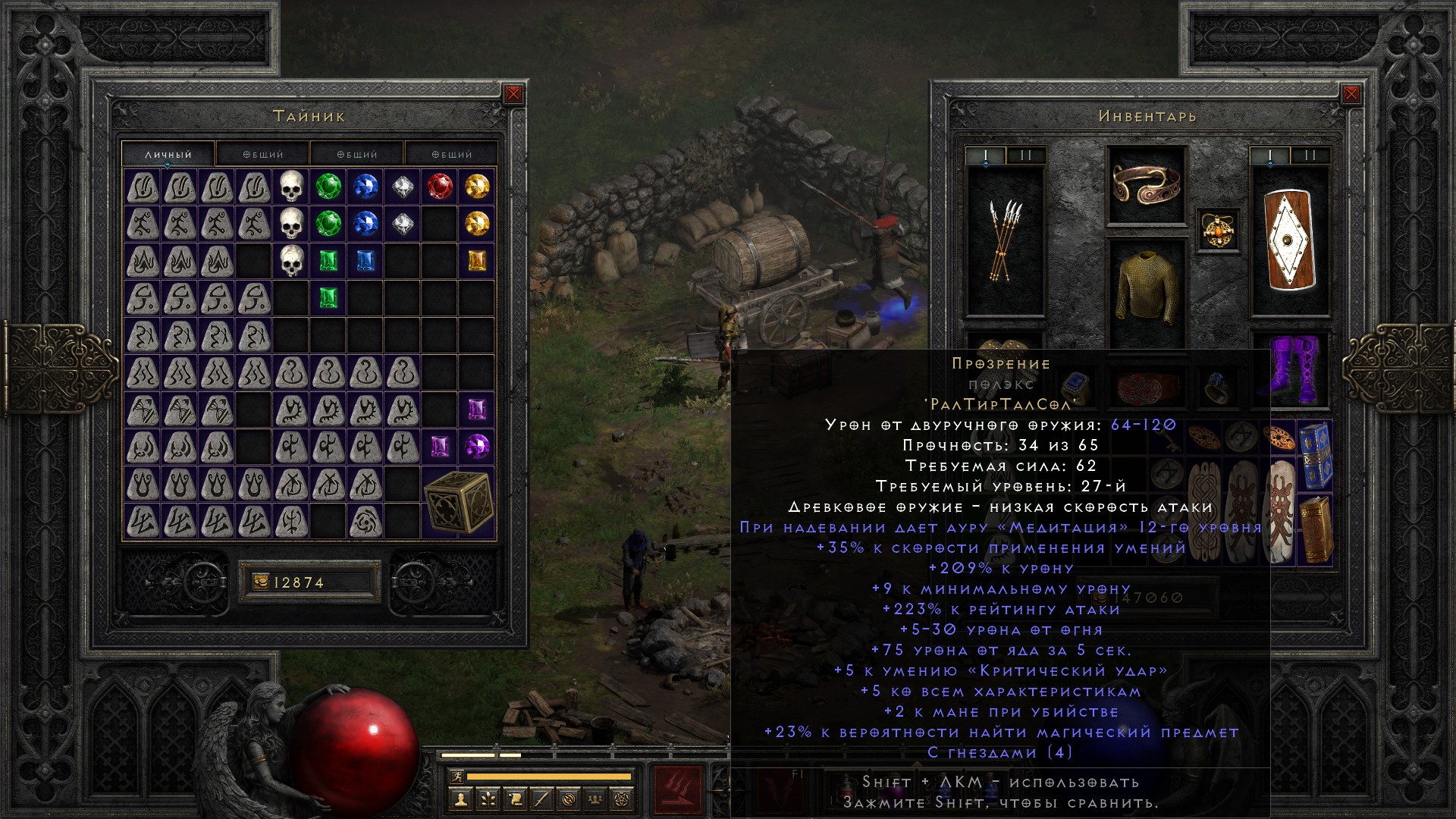Open the skill tree button
Screen dimensions: 1456x819
tap(488, 799)
